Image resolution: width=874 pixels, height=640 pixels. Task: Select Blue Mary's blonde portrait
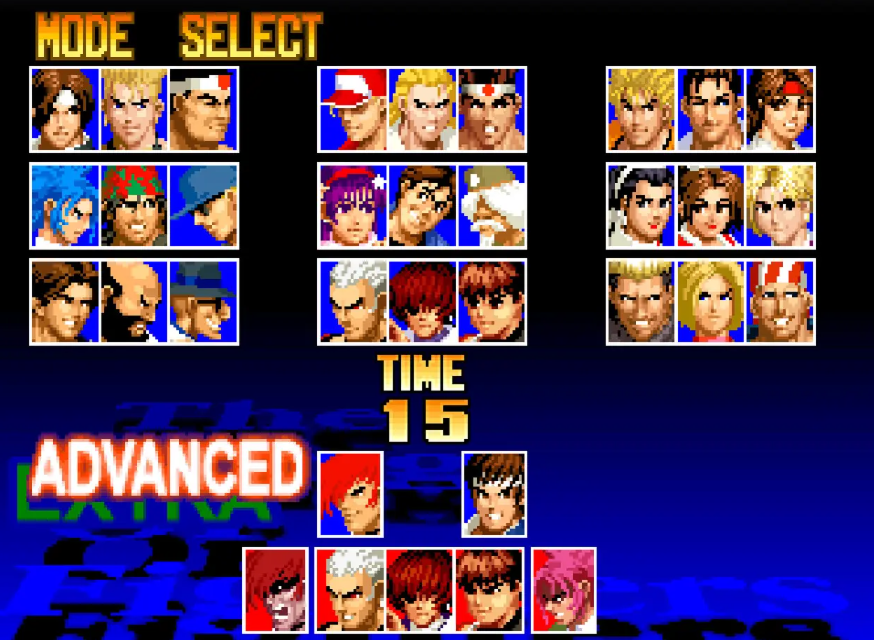click(710, 302)
